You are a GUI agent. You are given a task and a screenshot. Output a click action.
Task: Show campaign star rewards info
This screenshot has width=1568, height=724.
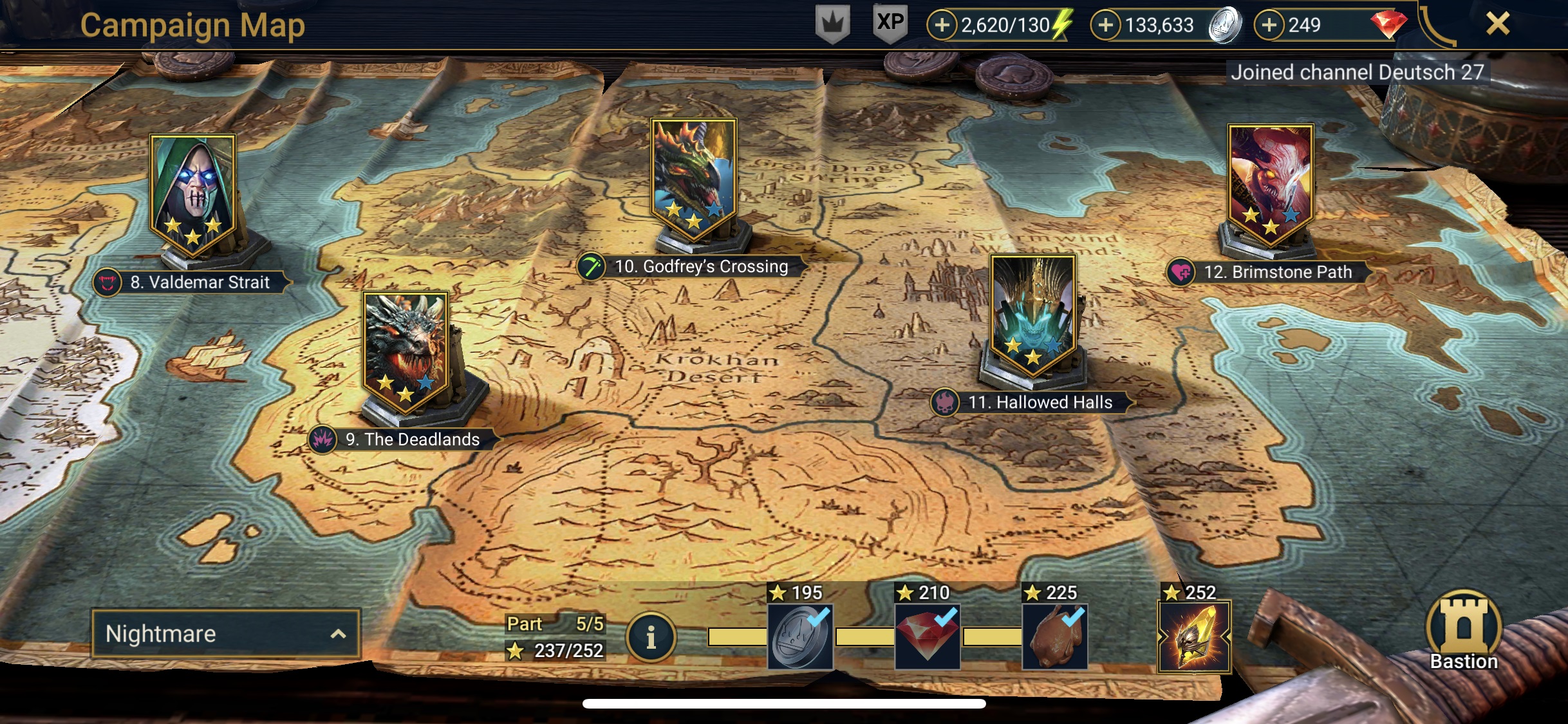tap(651, 638)
